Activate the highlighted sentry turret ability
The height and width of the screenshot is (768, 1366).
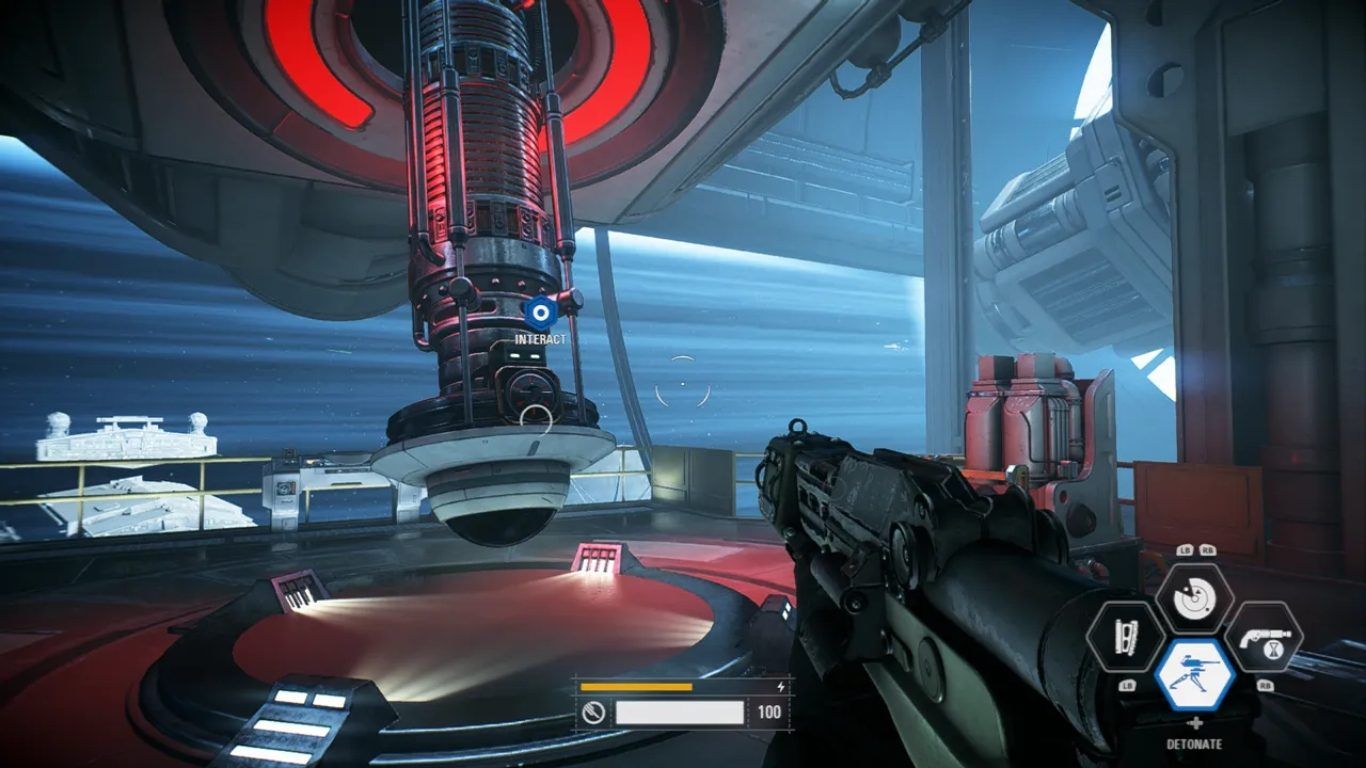[x=1194, y=675]
